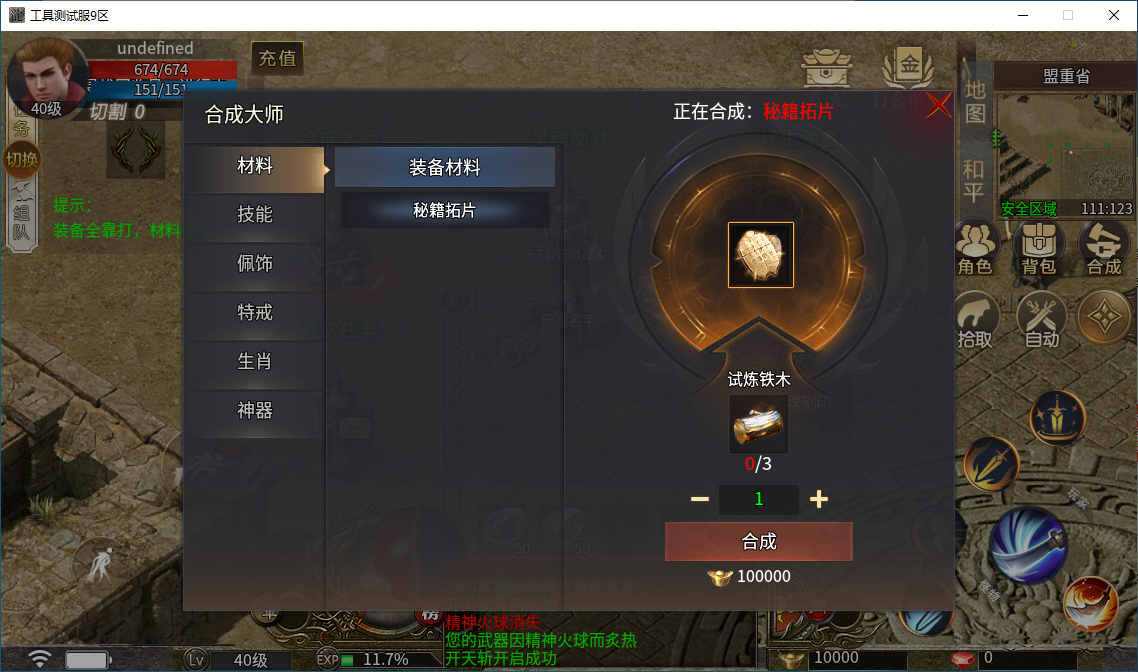Choose the 特戒 category tab
This screenshot has width=1138, height=672.
click(255, 313)
